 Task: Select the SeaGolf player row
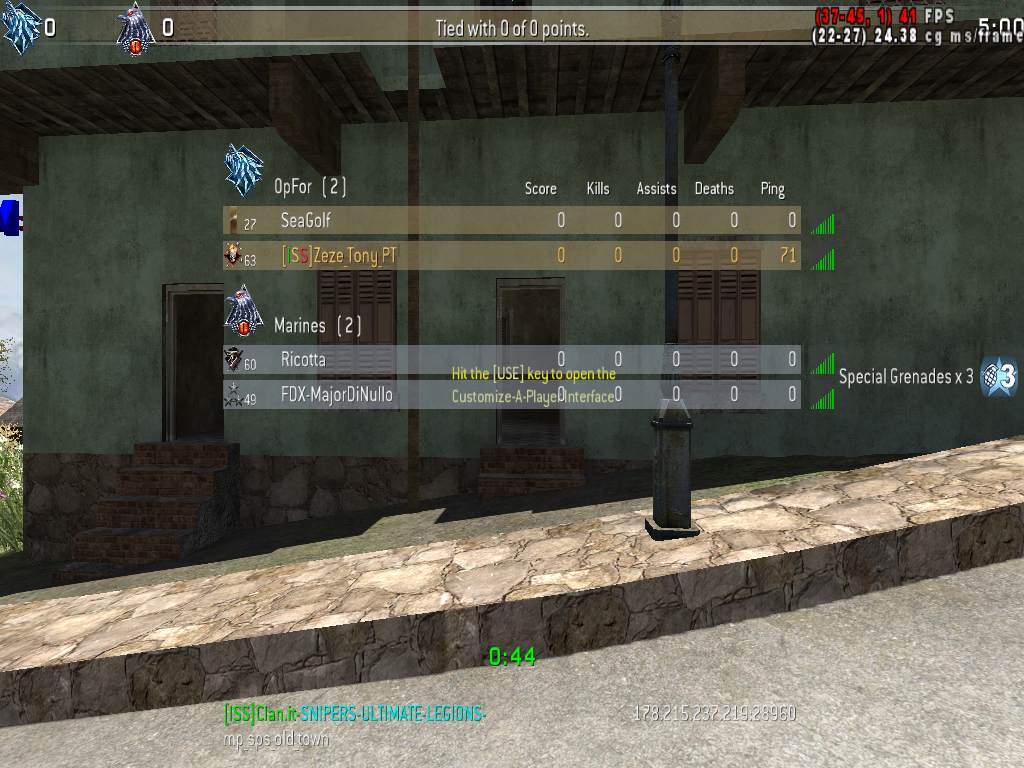[511, 220]
